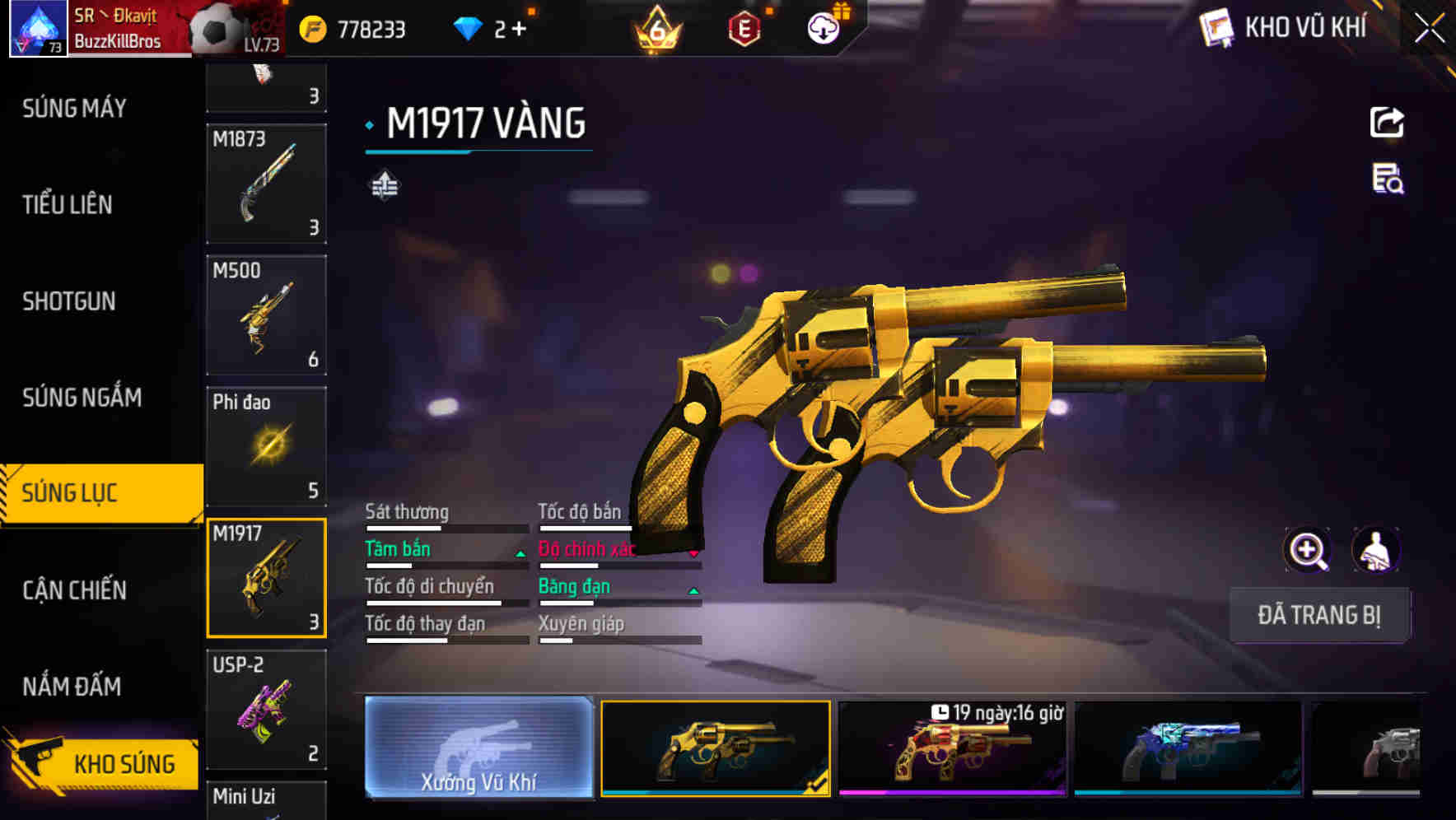Select the timed red-gold revolver skin
Screen dimensions: 1456x820
(952, 748)
